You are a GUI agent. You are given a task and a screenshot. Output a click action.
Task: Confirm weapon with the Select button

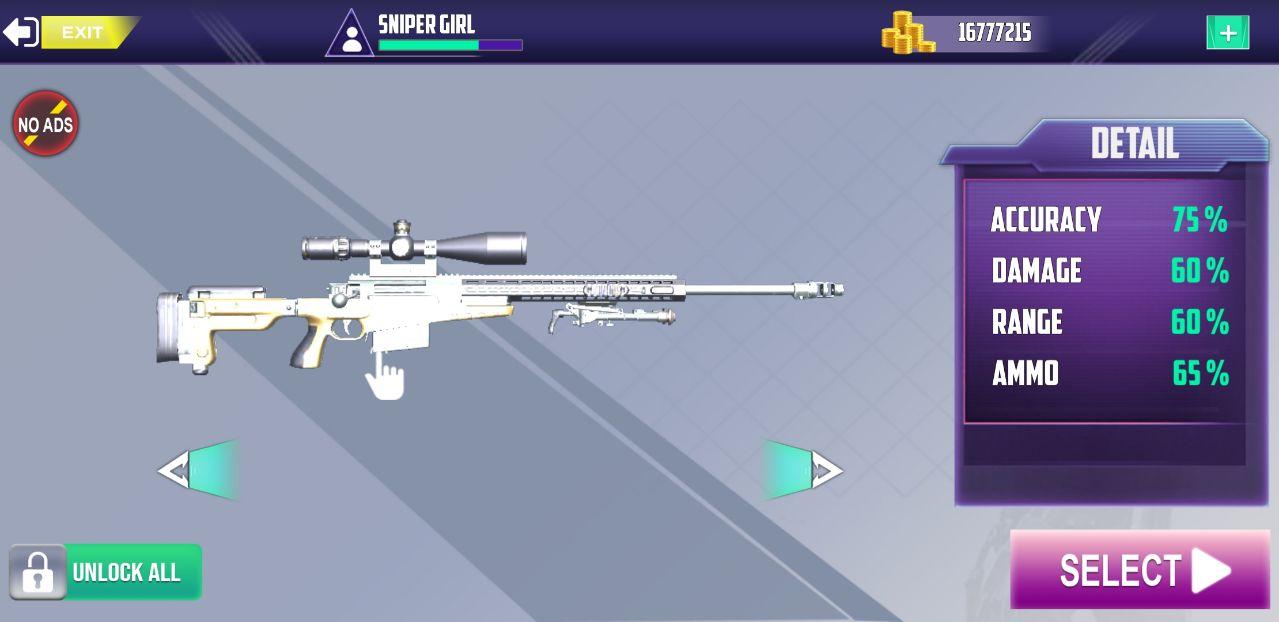(1139, 570)
